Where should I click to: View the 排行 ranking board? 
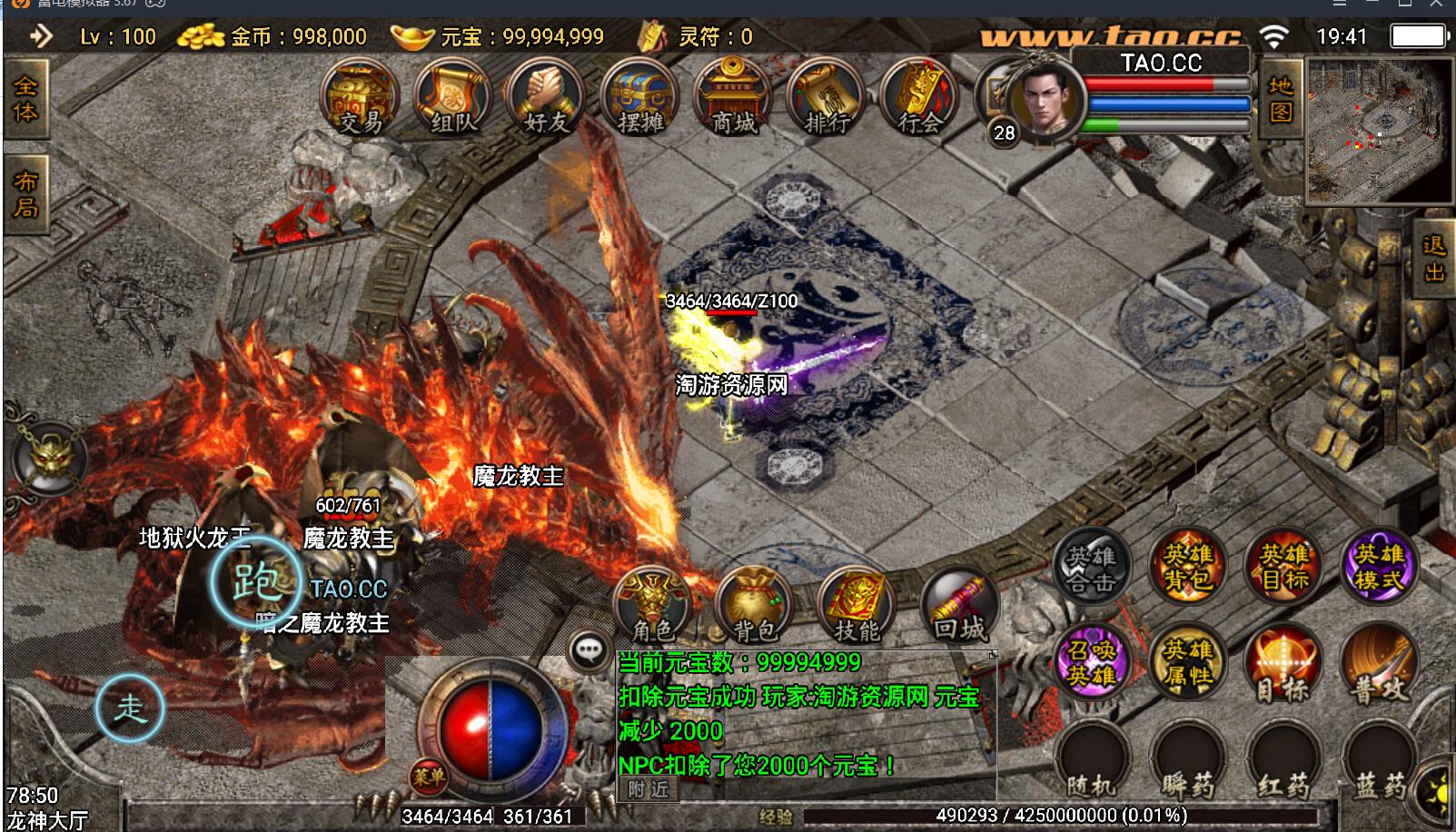pos(826,100)
